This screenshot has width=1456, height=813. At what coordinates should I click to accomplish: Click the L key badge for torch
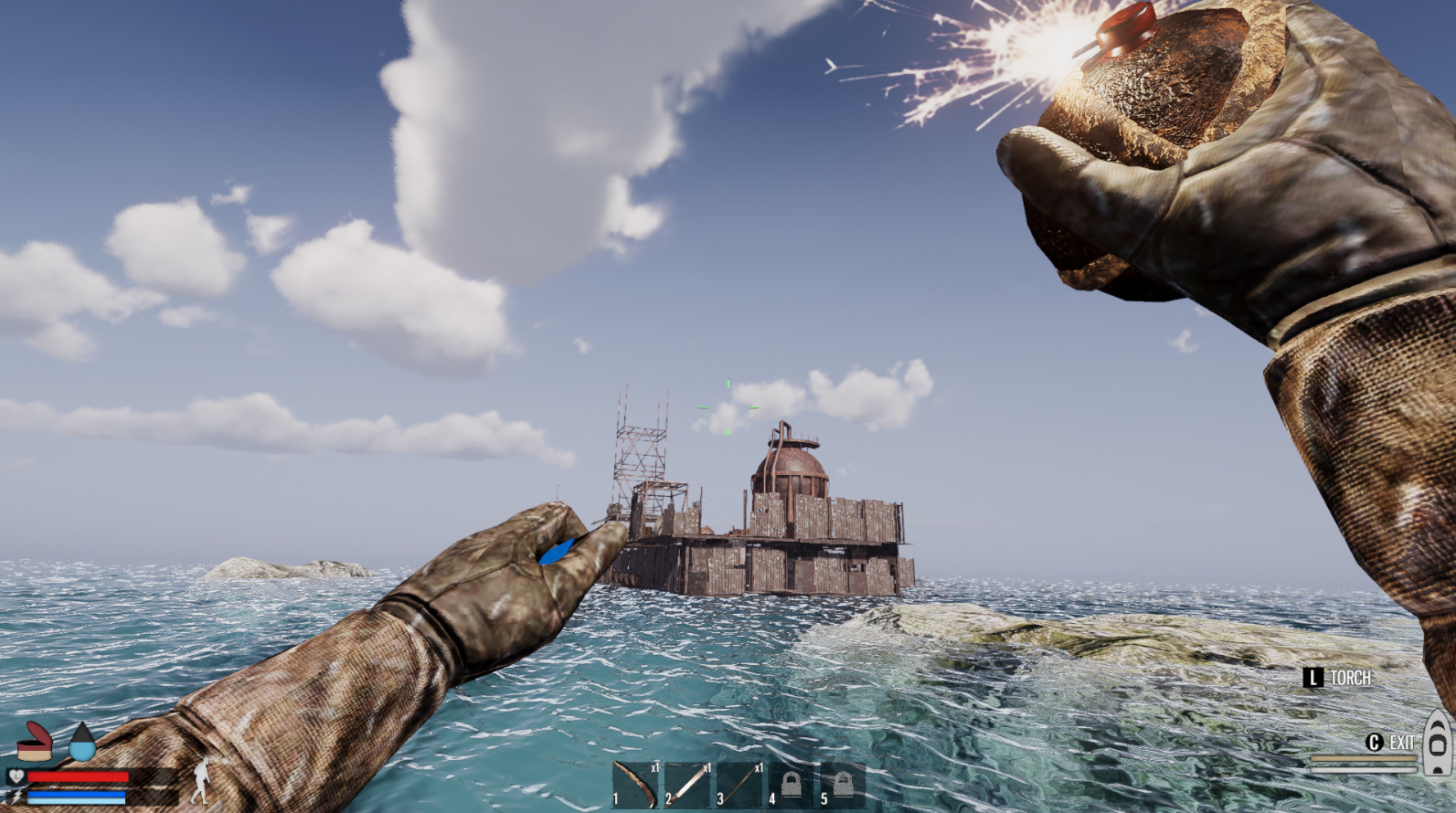click(x=1313, y=678)
